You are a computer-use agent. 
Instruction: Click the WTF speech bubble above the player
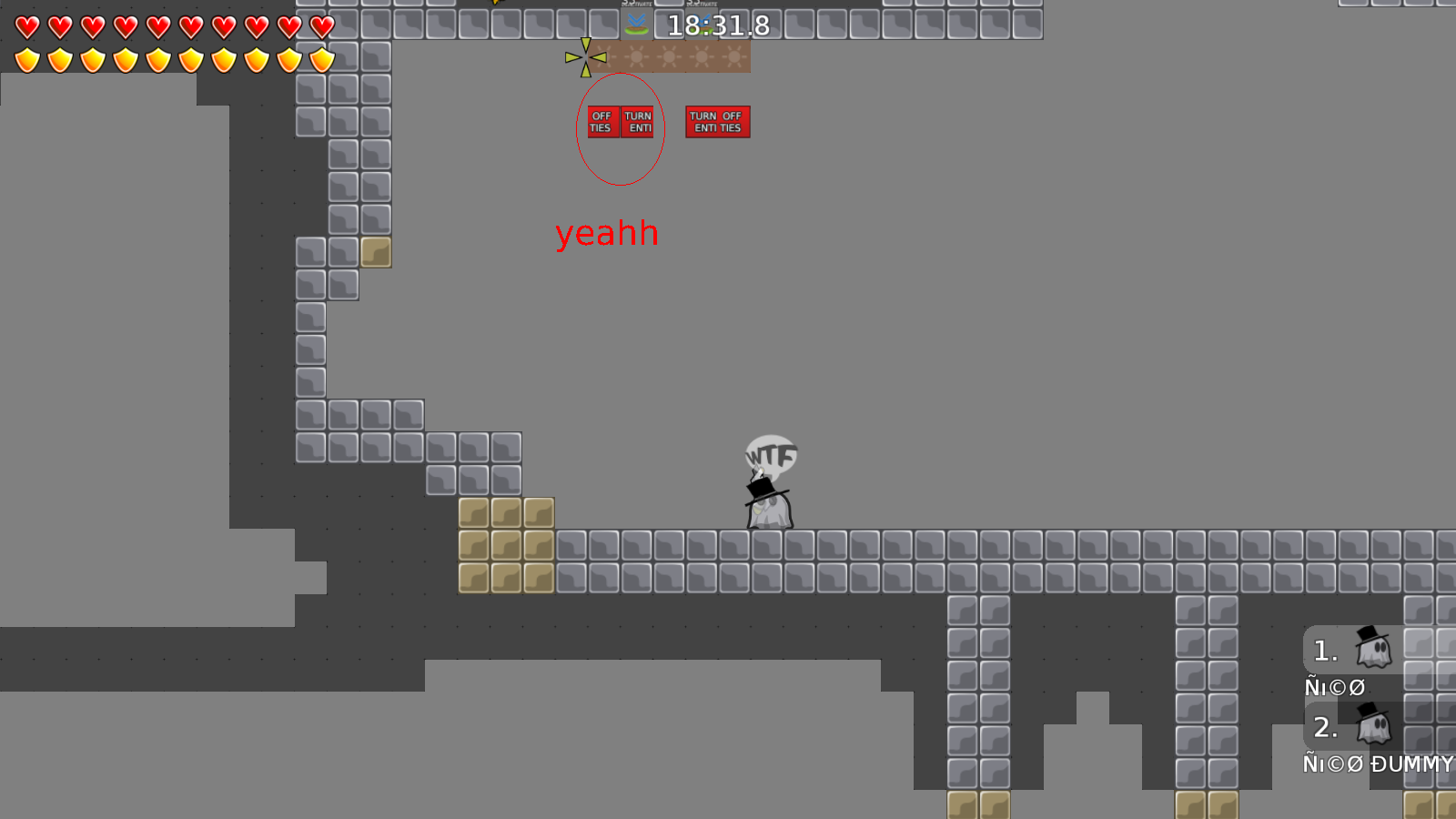click(x=771, y=455)
